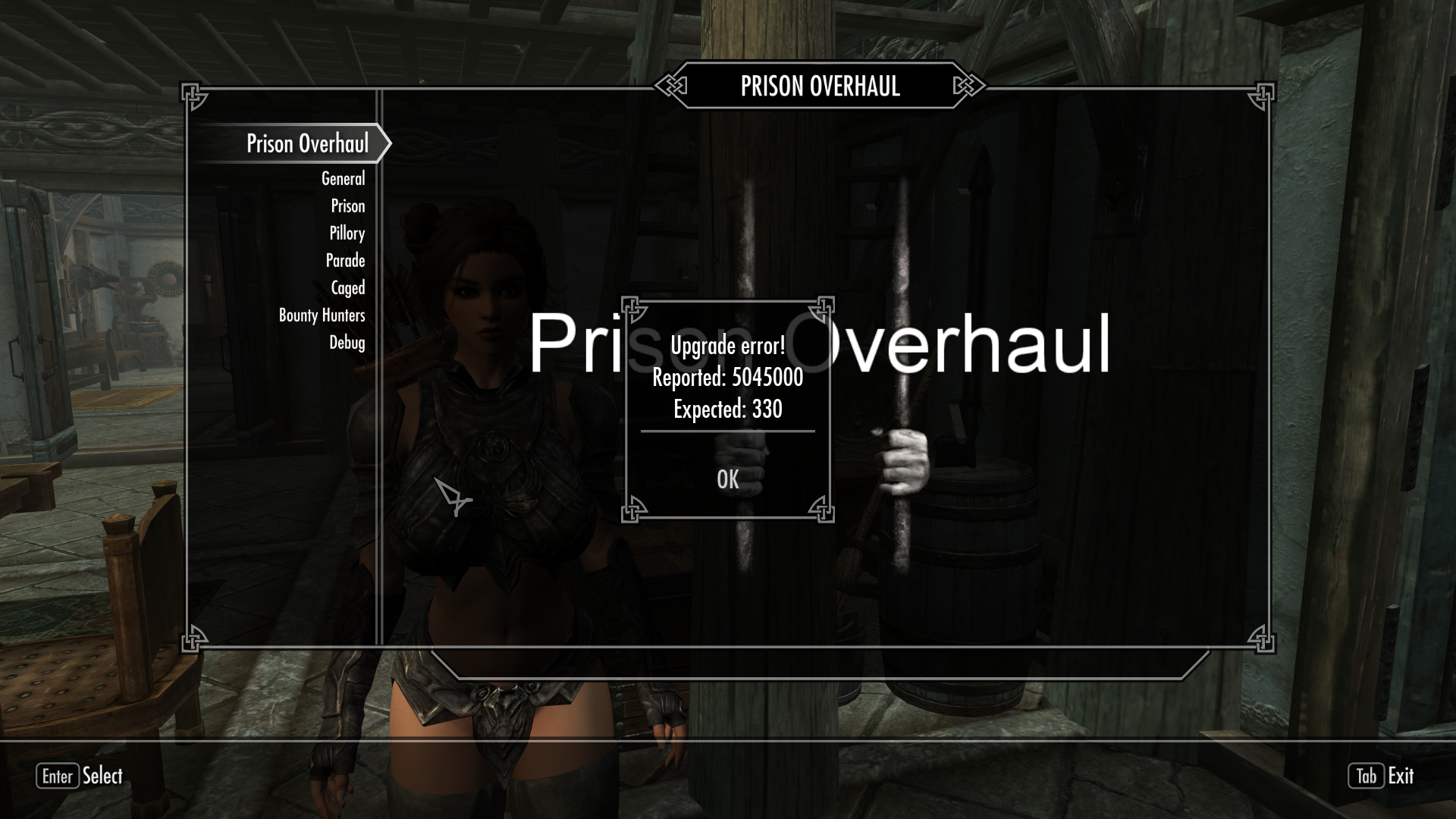Open the Parade settings section
1456x819 pixels.
345,260
